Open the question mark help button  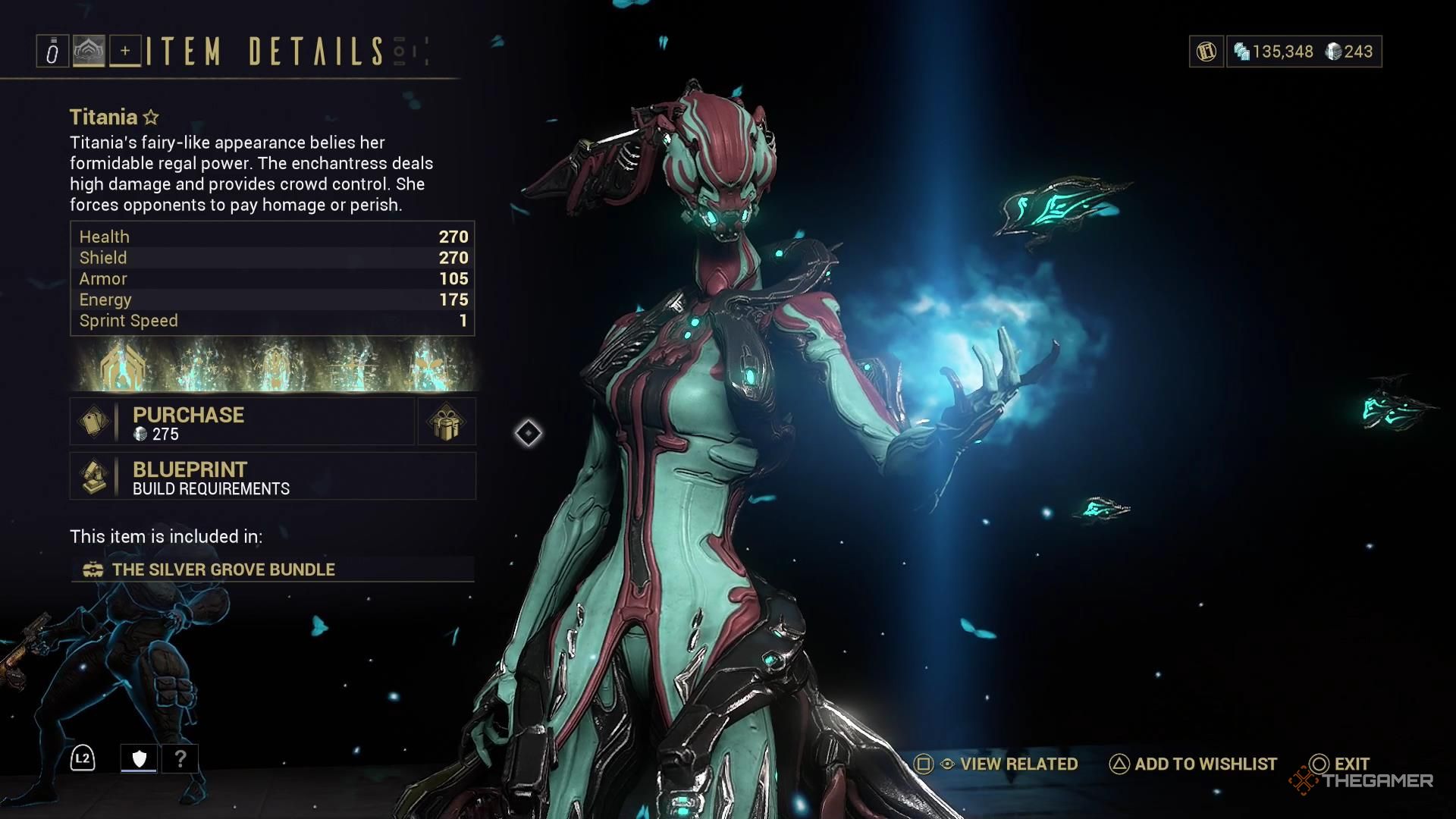[x=180, y=758]
